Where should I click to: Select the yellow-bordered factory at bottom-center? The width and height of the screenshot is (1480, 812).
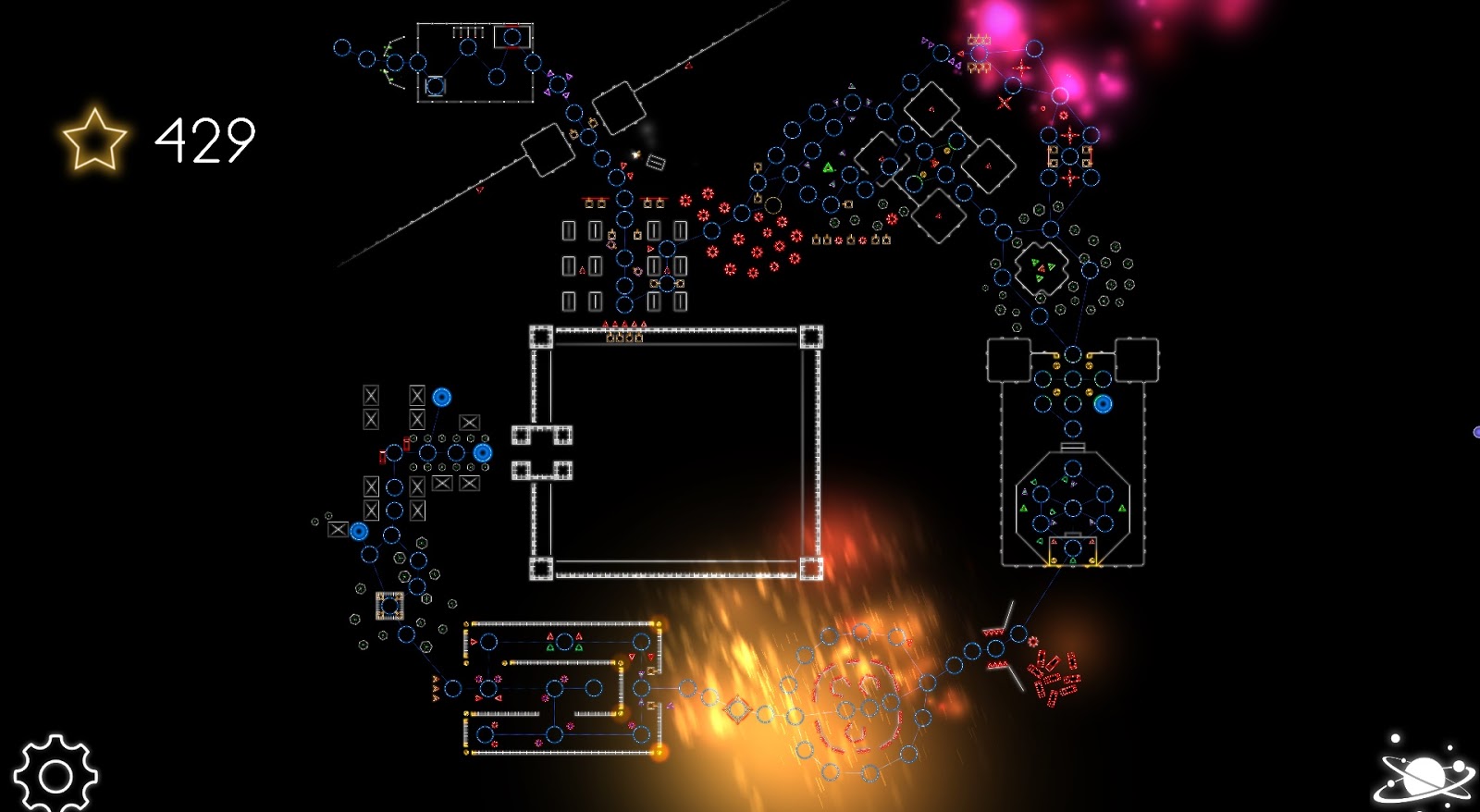pos(564,689)
